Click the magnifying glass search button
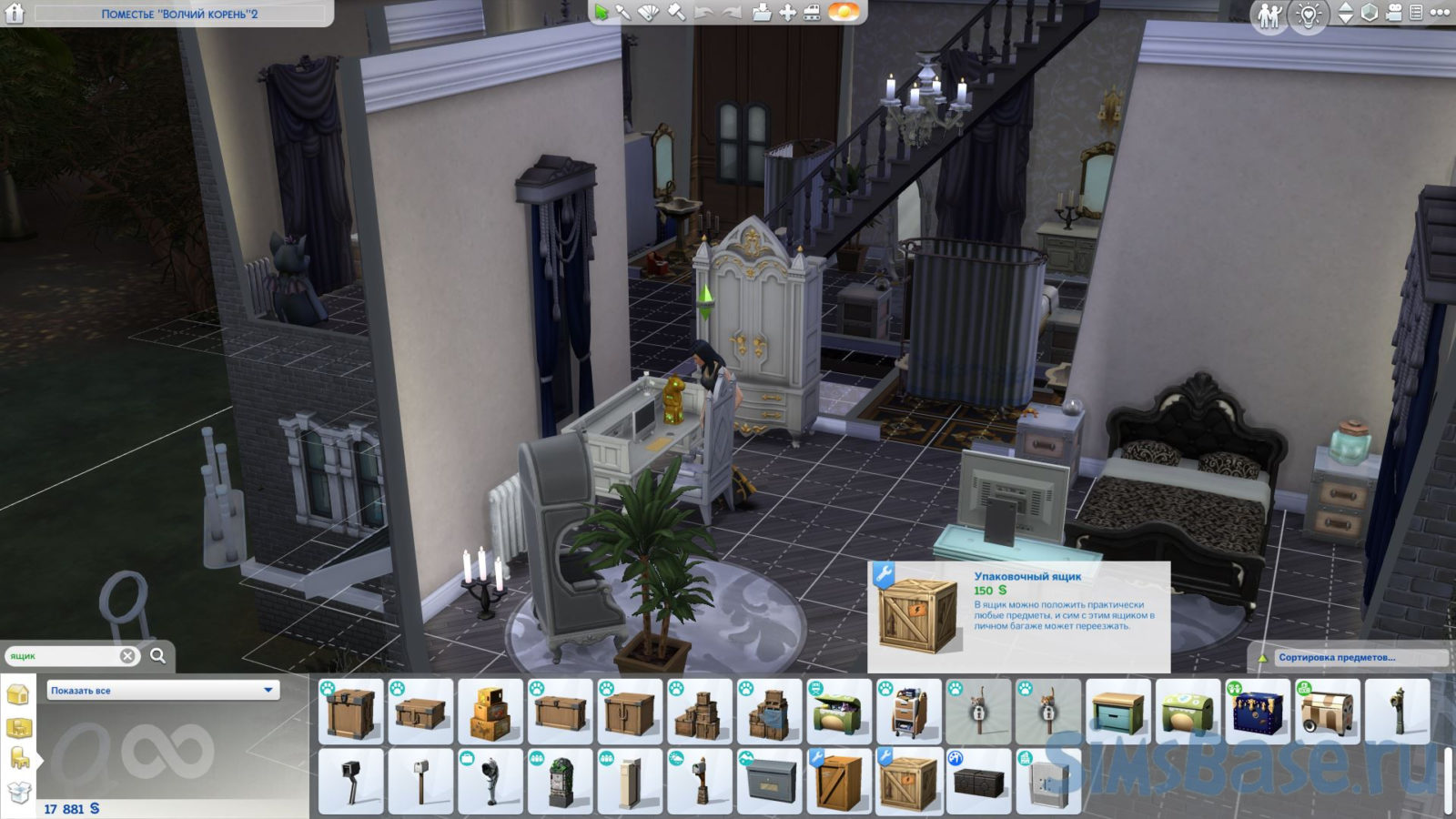Image resolution: width=1456 pixels, height=819 pixels. (157, 656)
